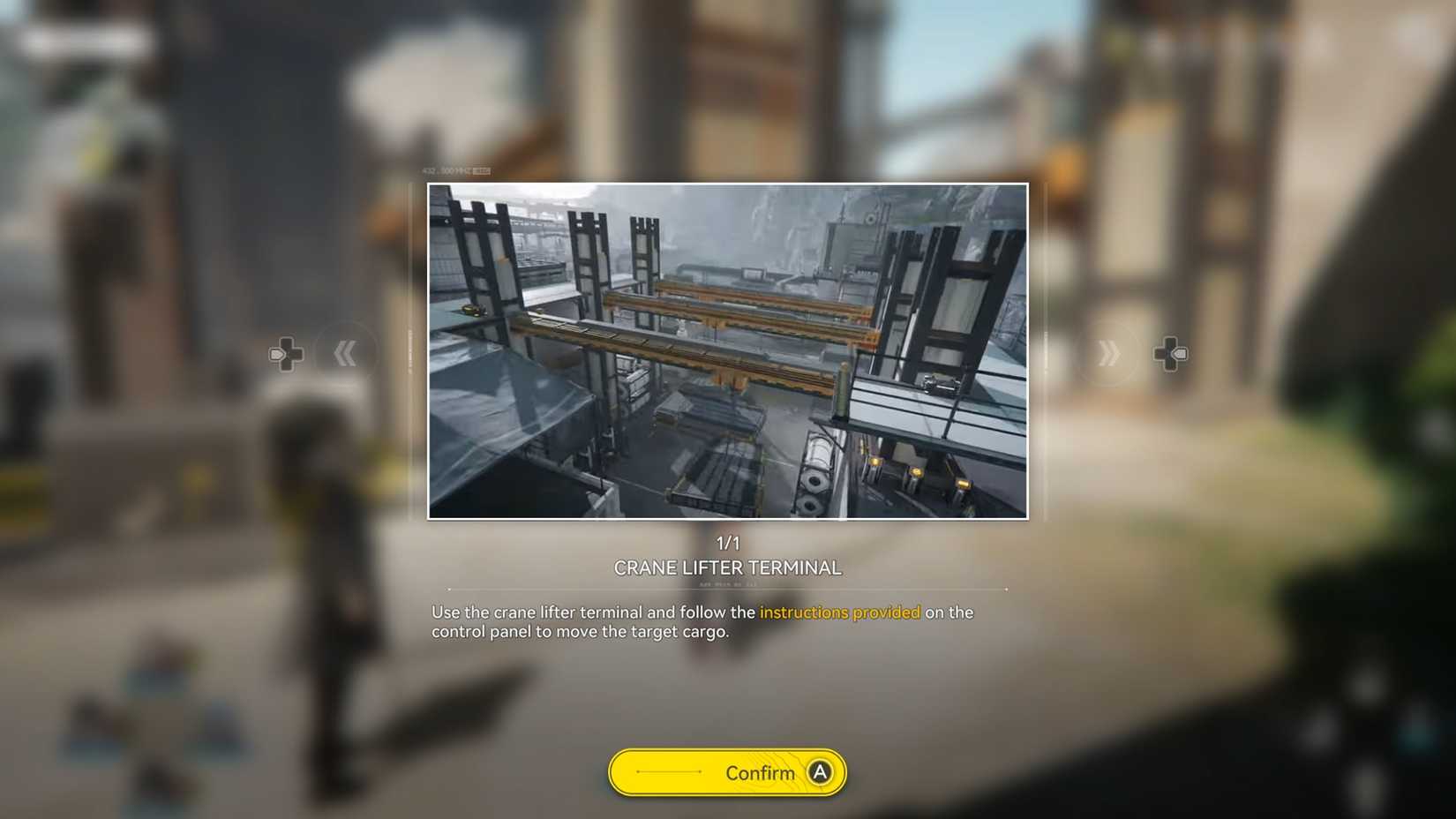
Task: Select the right D-pad gamepad icon
Action: point(1171,352)
